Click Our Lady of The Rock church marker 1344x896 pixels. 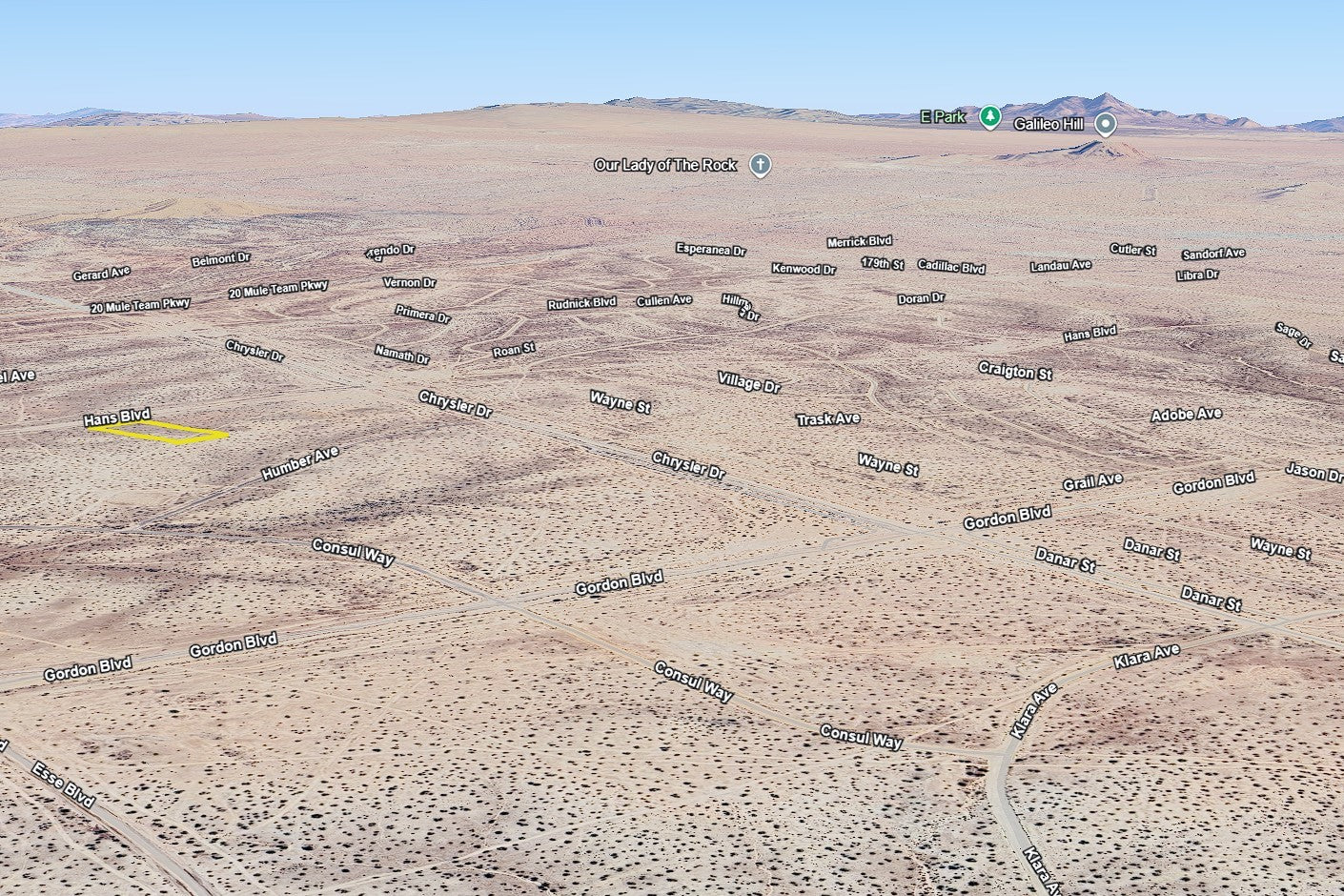click(x=760, y=166)
